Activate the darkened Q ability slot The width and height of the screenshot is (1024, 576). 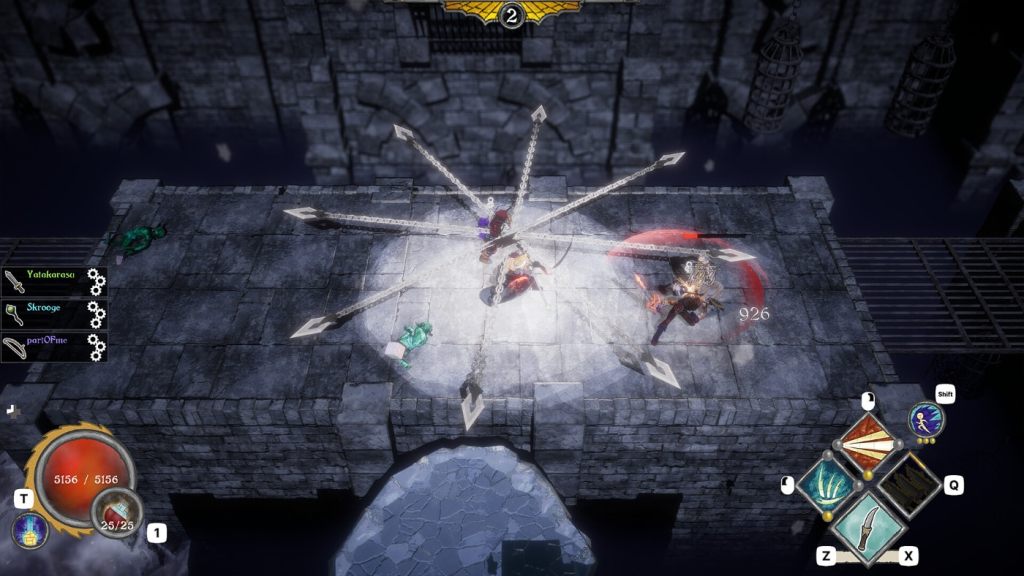click(x=909, y=486)
